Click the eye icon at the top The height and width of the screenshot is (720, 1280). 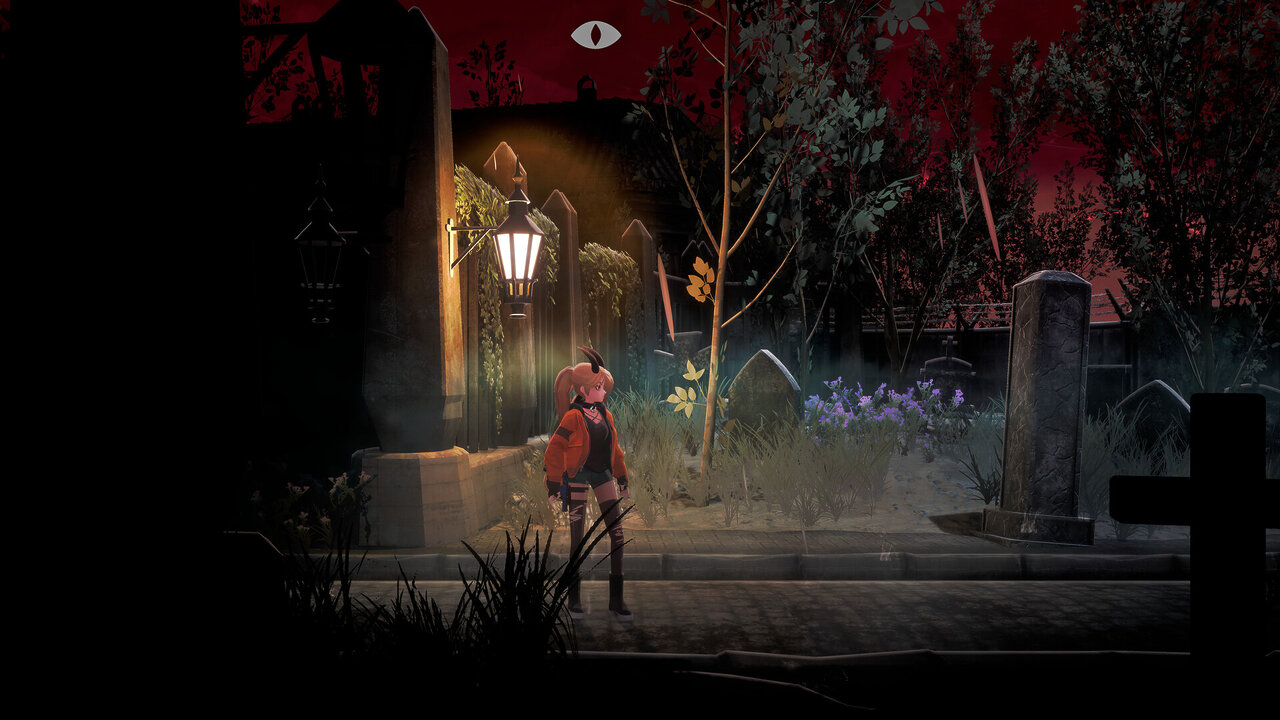tap(596, 35)
